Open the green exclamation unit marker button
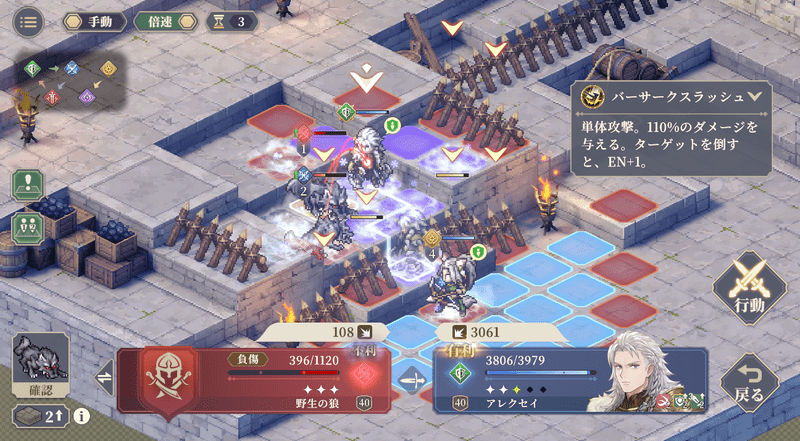 [28, 187]
